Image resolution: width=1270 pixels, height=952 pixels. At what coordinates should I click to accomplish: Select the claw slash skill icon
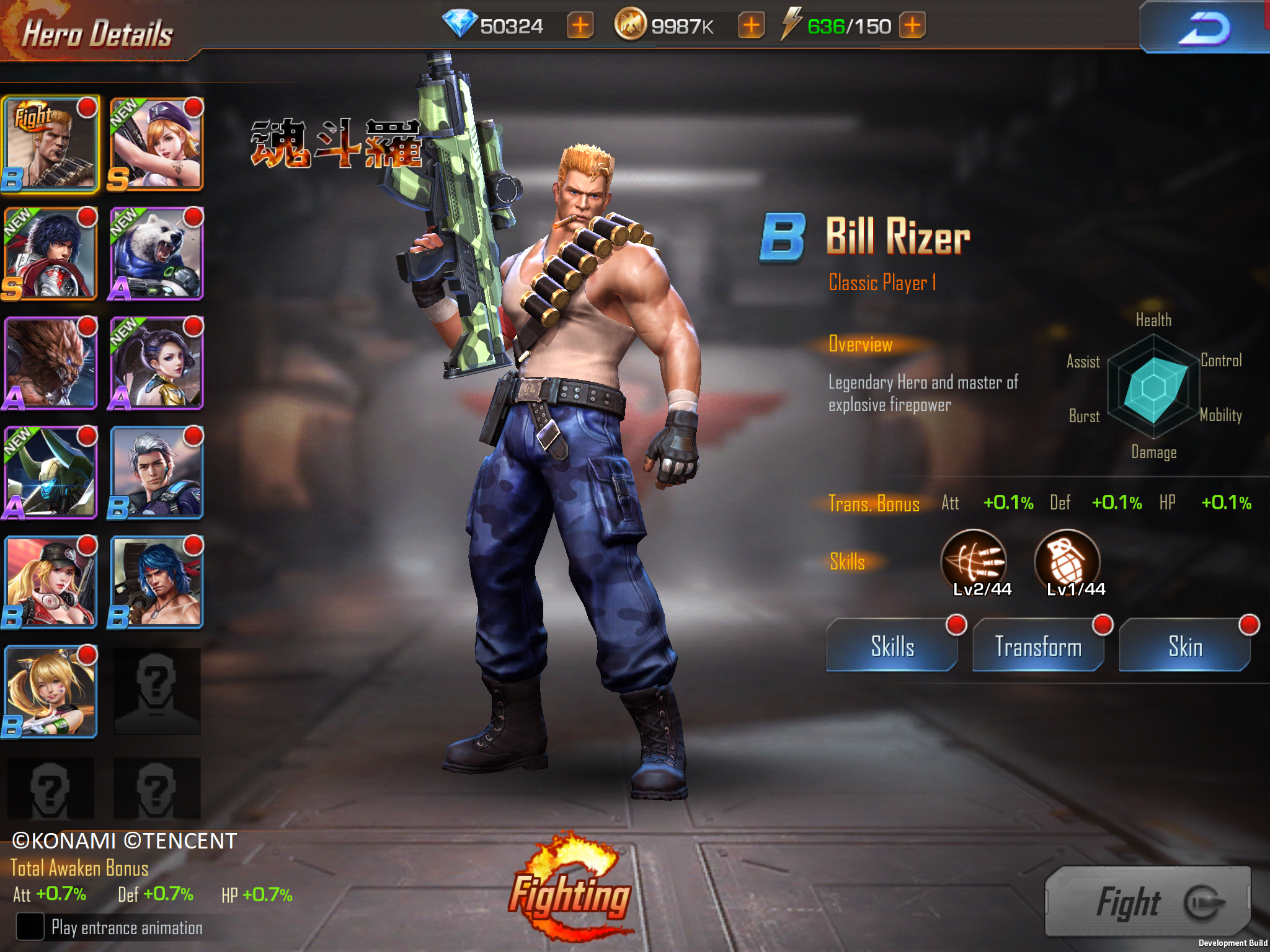point(974,561)
